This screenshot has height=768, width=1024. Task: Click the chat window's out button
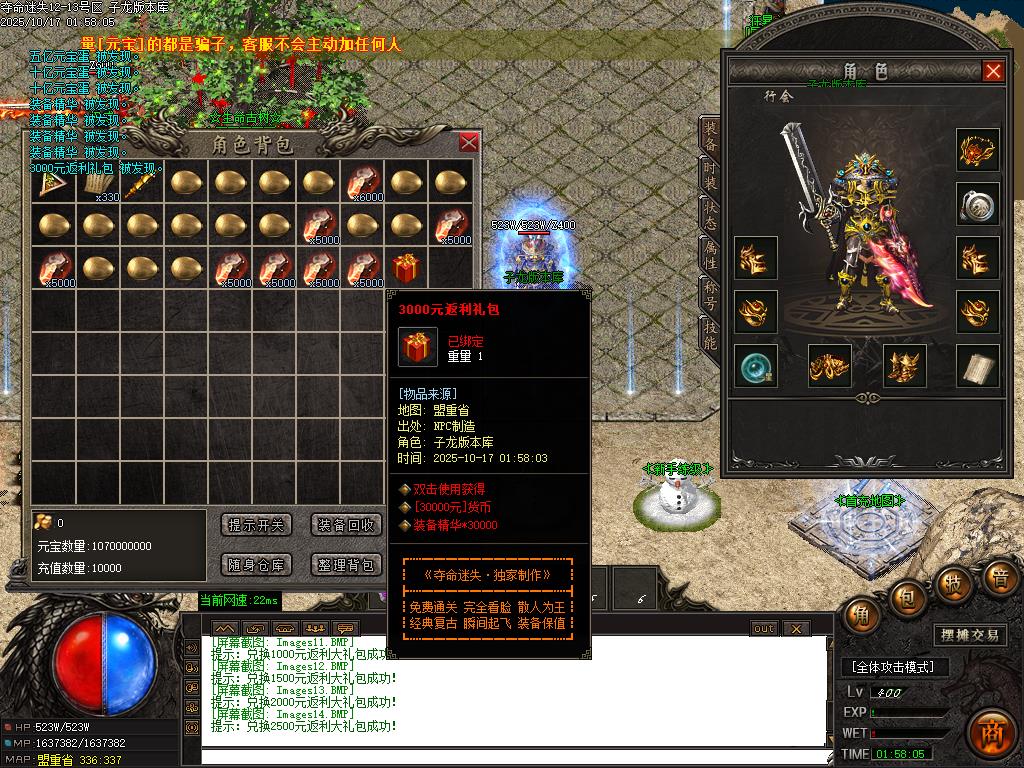pyautogui.click(x=764, y=628)
